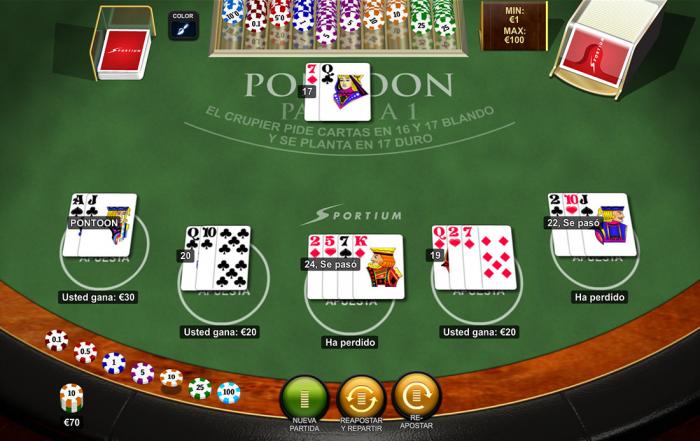Pick the 0.5 chip
Screen dimensions: 700x441
[x=85, y=352]
